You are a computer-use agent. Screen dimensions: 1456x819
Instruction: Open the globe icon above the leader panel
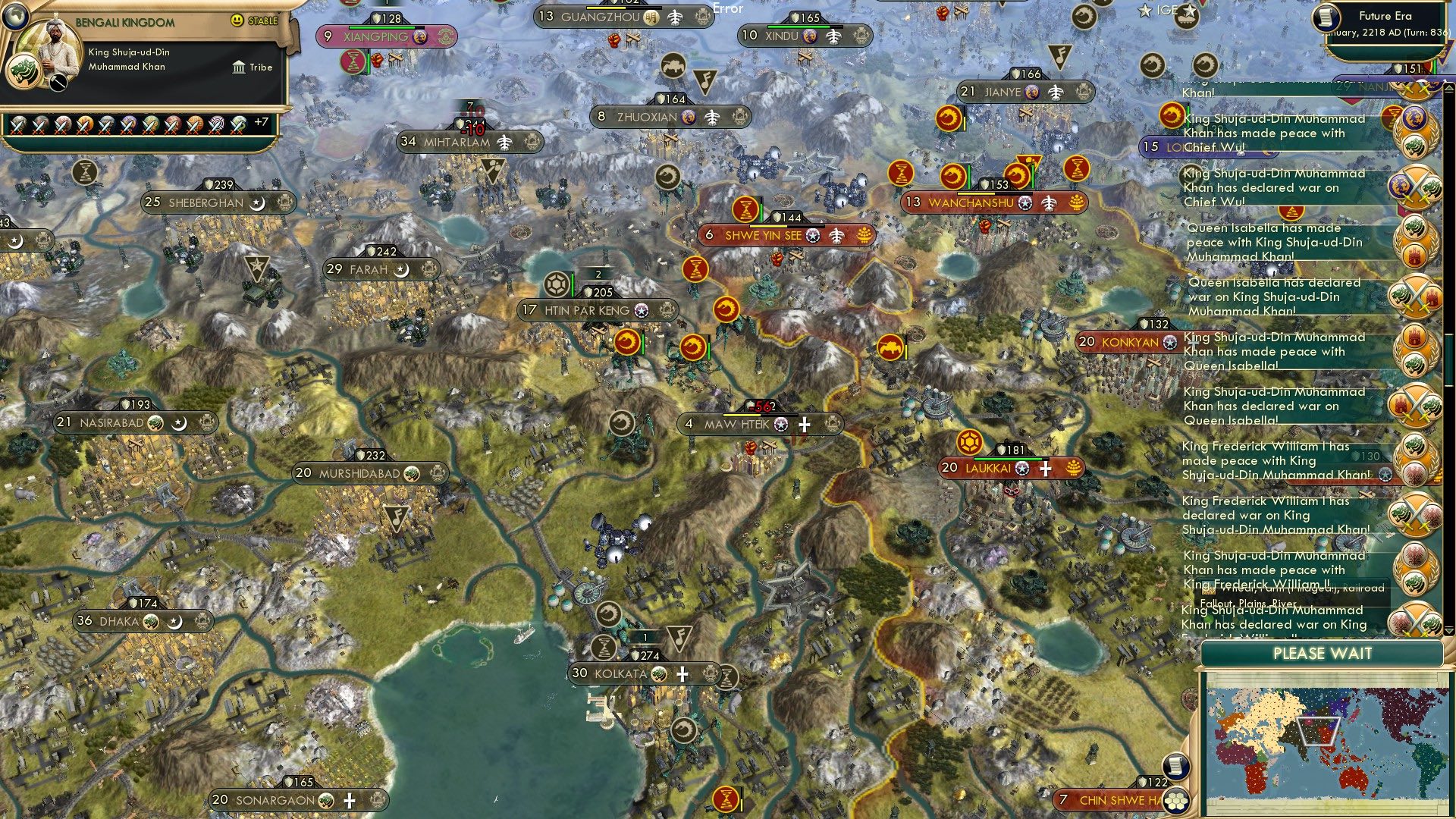point(16,17)
